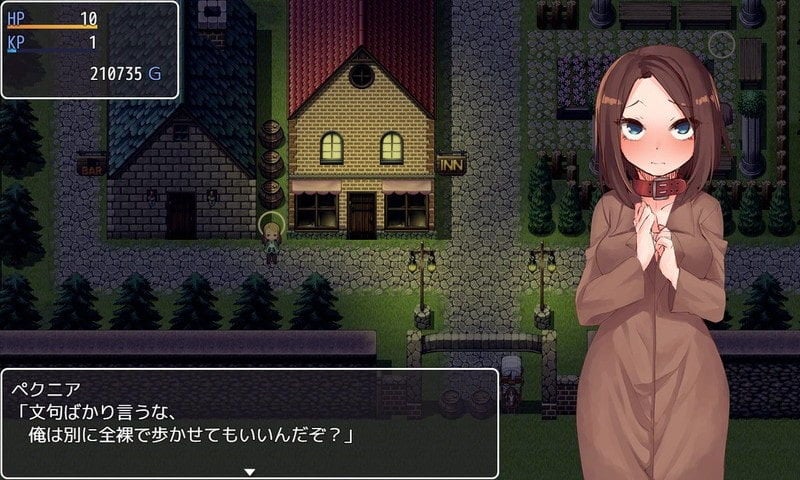The width and height of the screenshot is (800, 480).
Task: Click the dialogue continue arrow
Action: (x=250, y=471)
